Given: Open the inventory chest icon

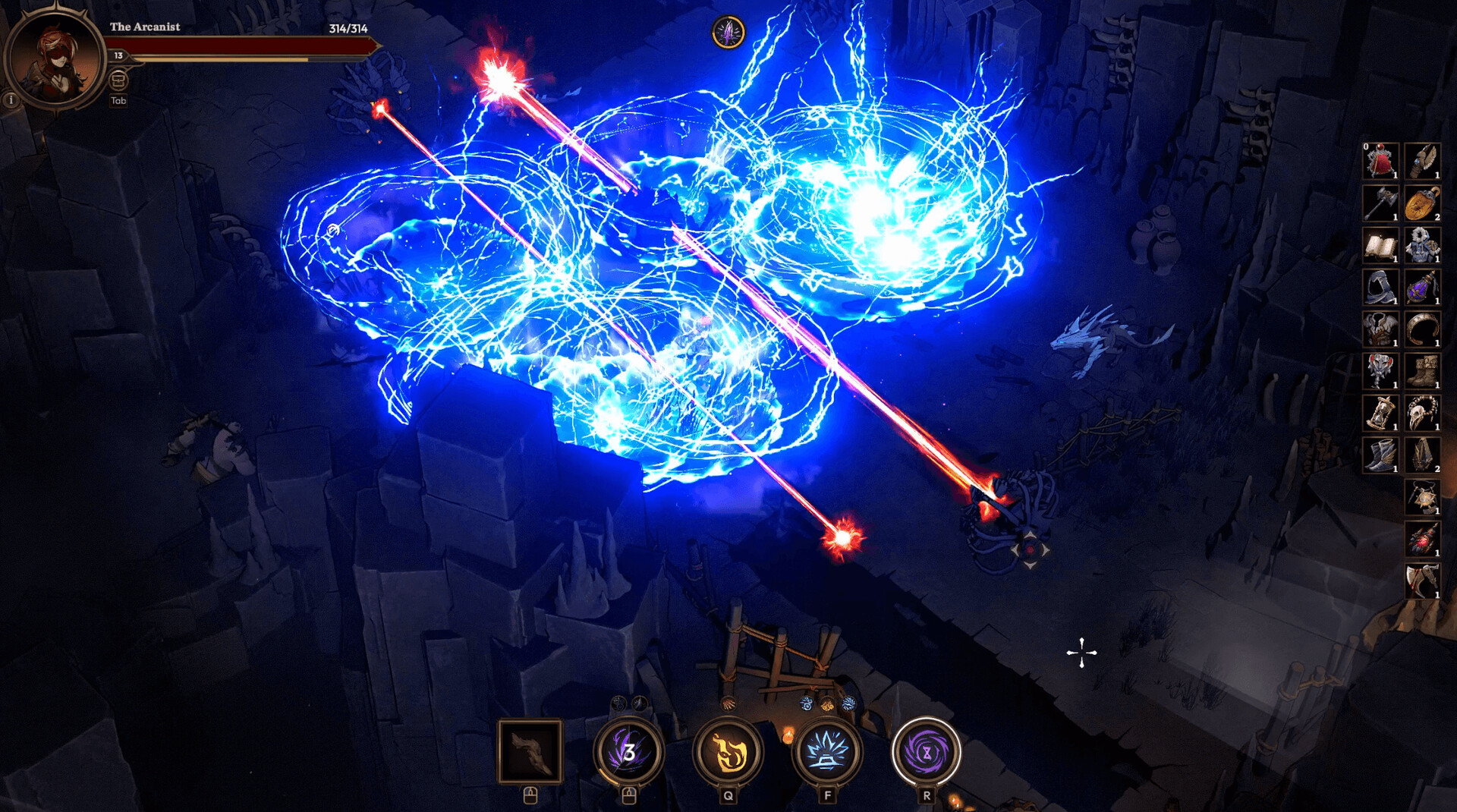Looking at the screenshot, I should (118, 80).
